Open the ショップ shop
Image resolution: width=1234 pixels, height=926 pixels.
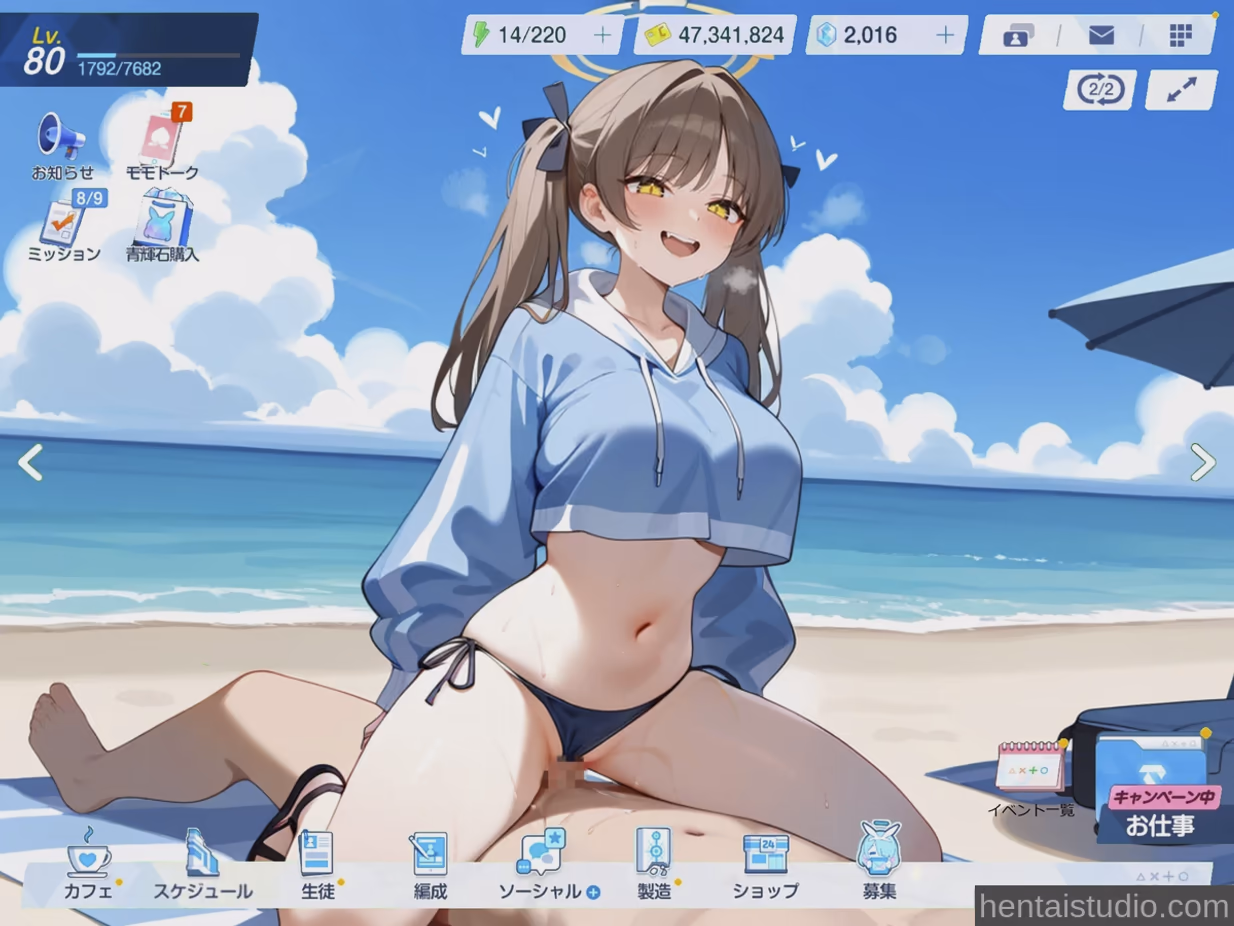click(x=766, y=865)
